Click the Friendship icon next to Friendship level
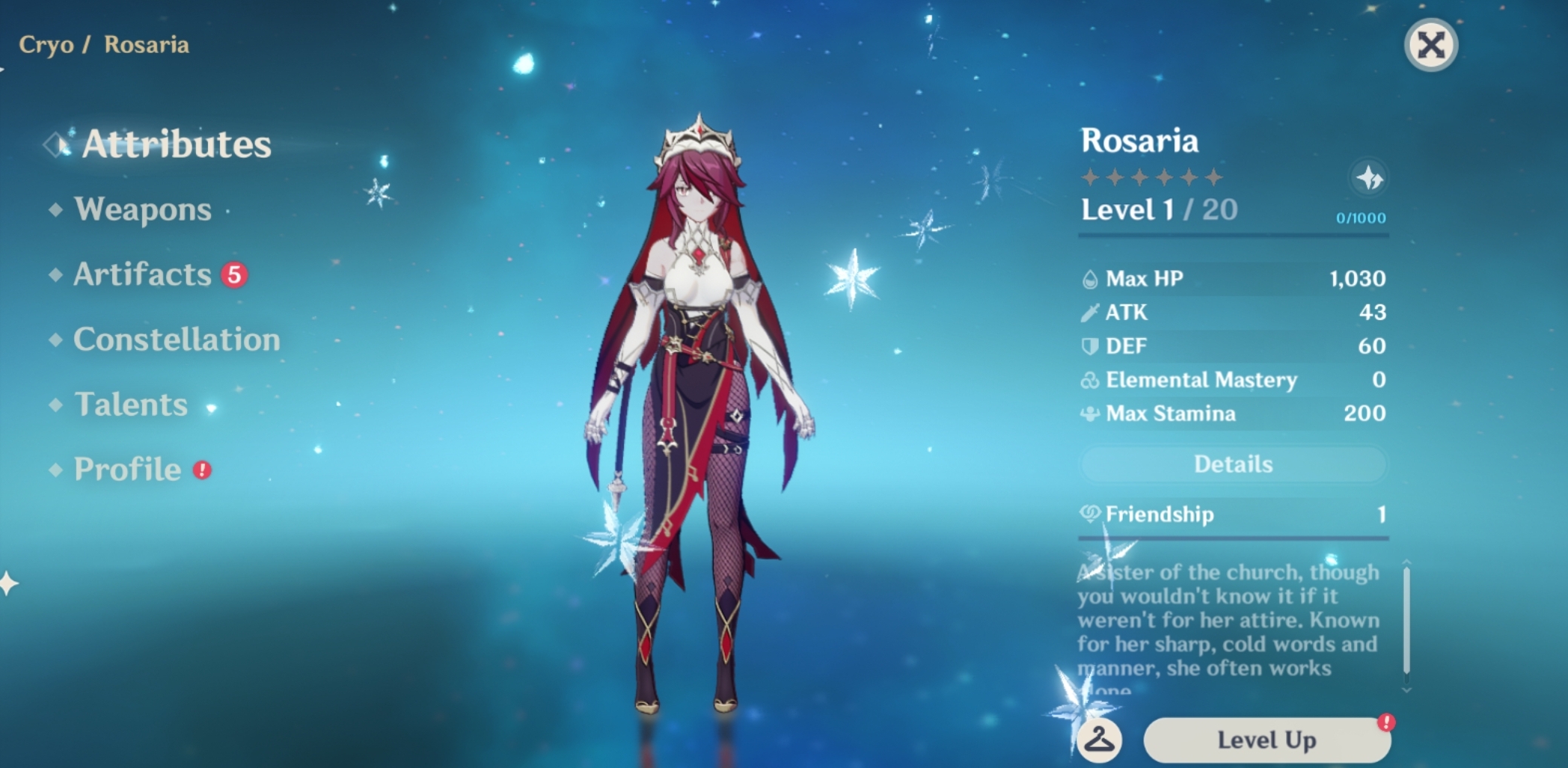This screenshot has width=1568, height=768. click(1091, 514)
